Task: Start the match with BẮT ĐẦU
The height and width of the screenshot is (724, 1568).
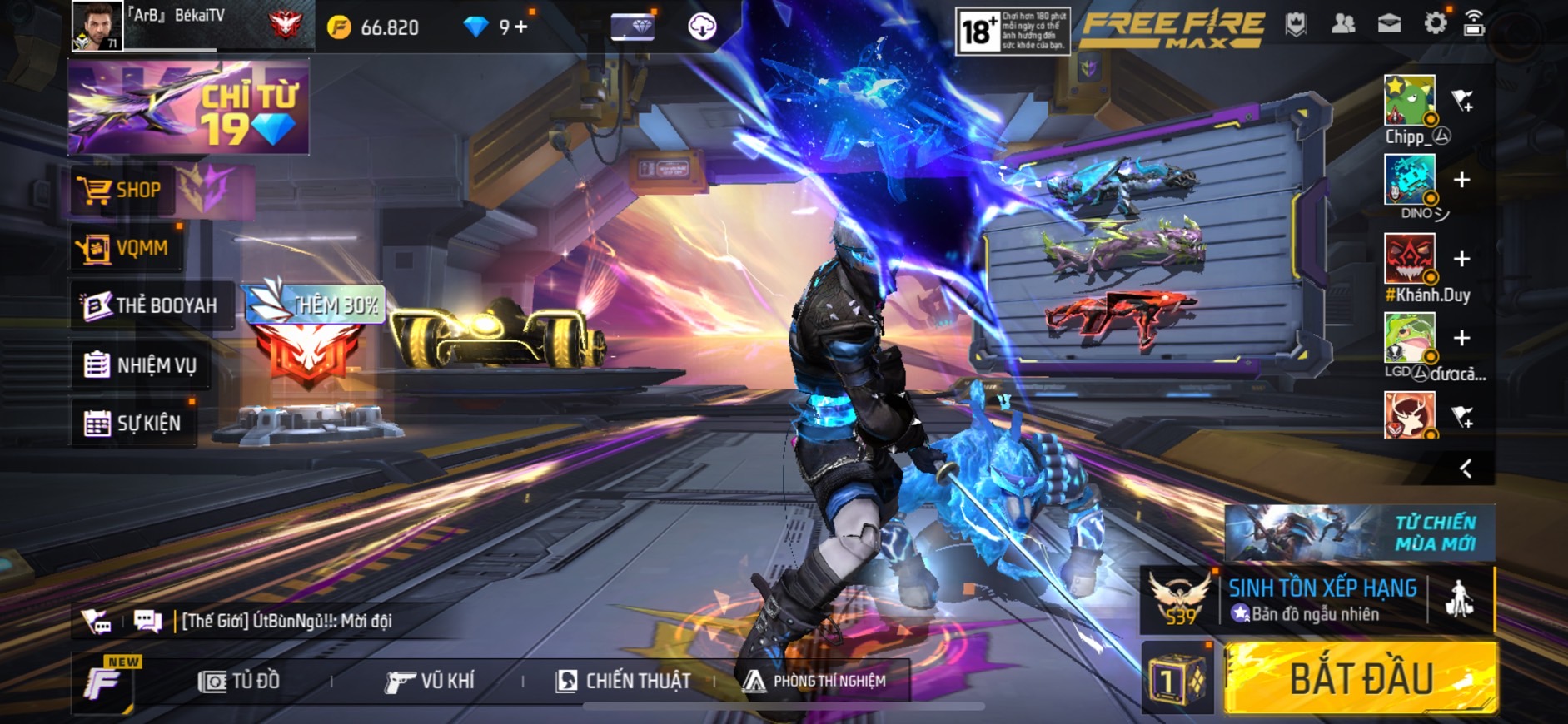Action: tap(1361, 679)
